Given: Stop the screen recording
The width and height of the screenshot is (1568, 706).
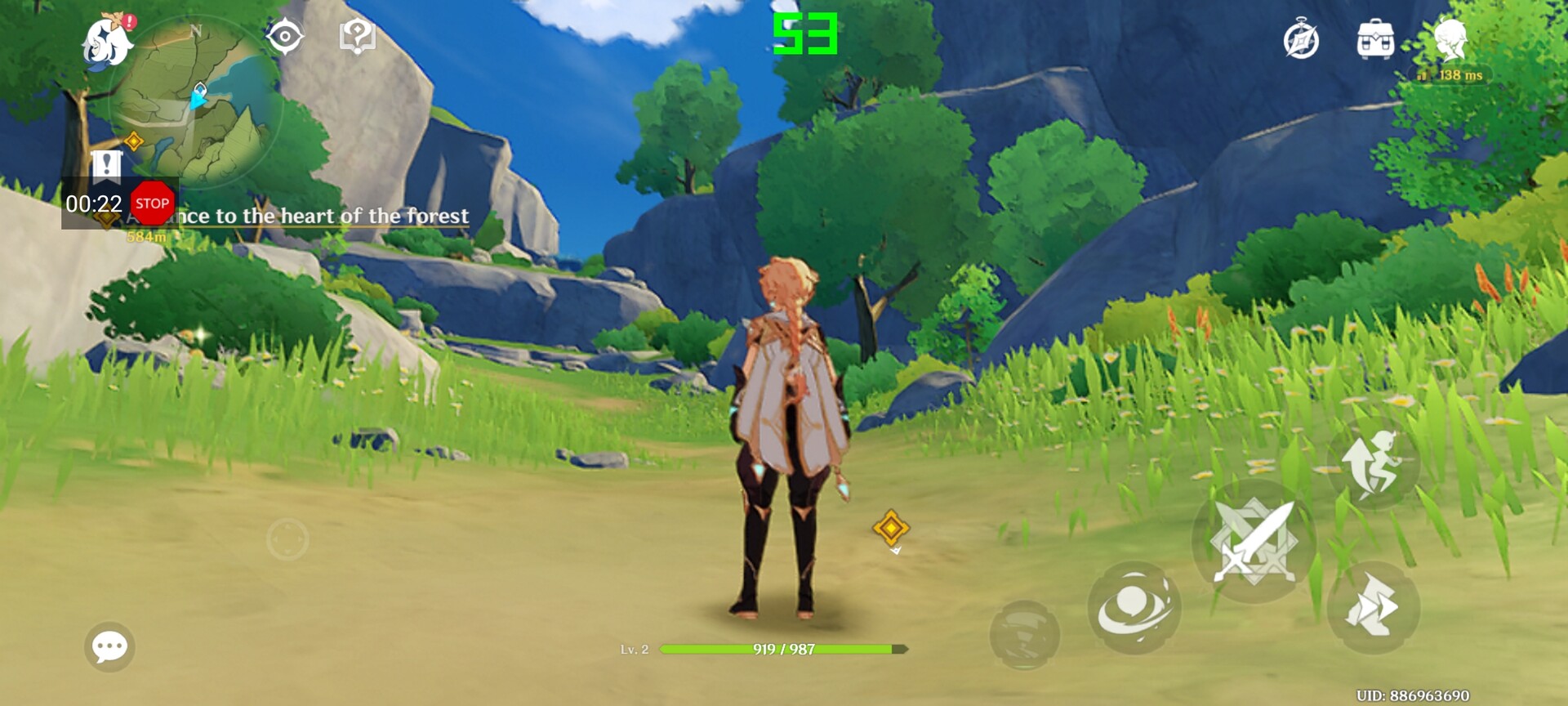Looking at the screenshot, I should [152, 203].
